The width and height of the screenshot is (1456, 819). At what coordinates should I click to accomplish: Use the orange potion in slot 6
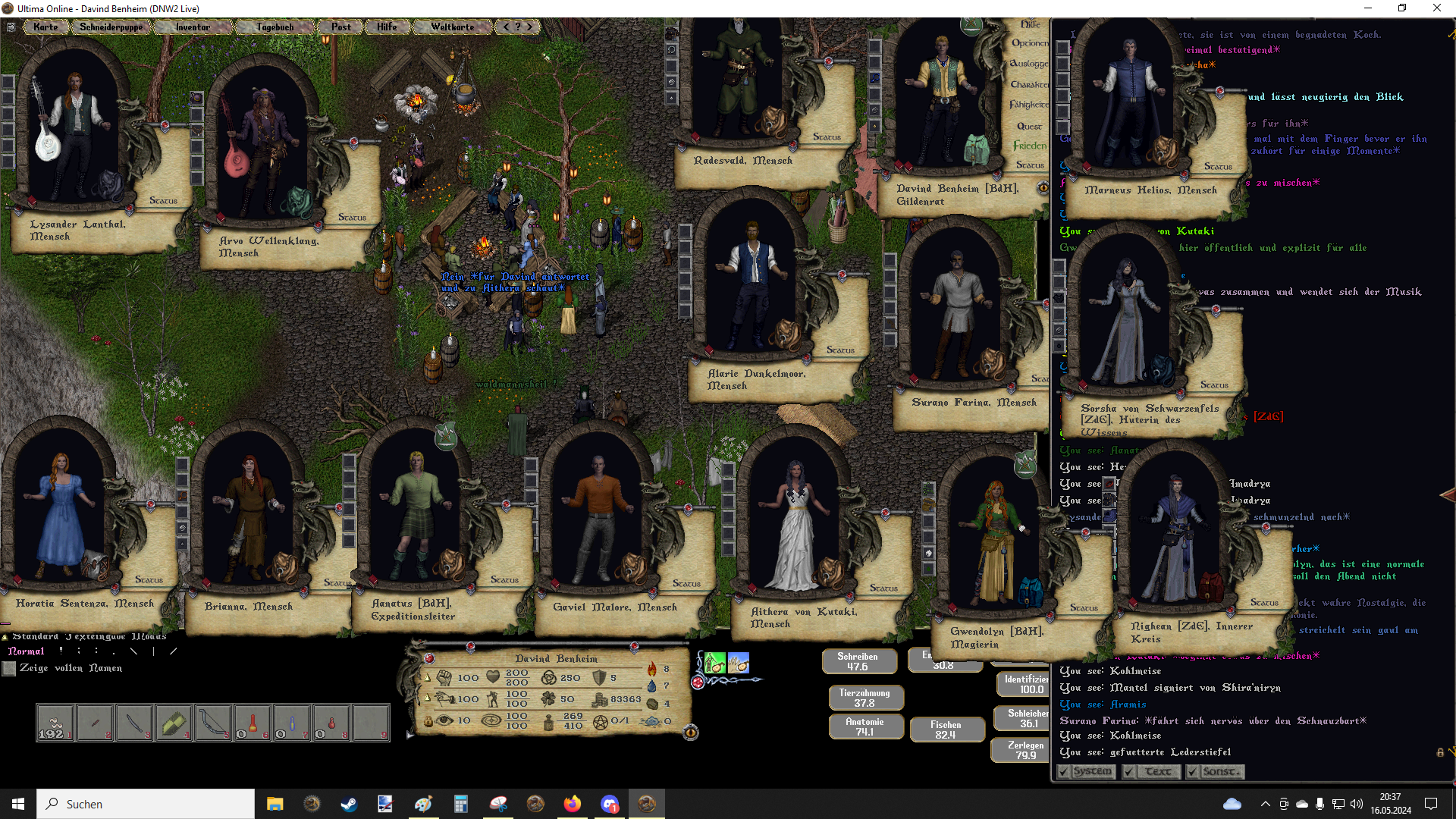253,723
